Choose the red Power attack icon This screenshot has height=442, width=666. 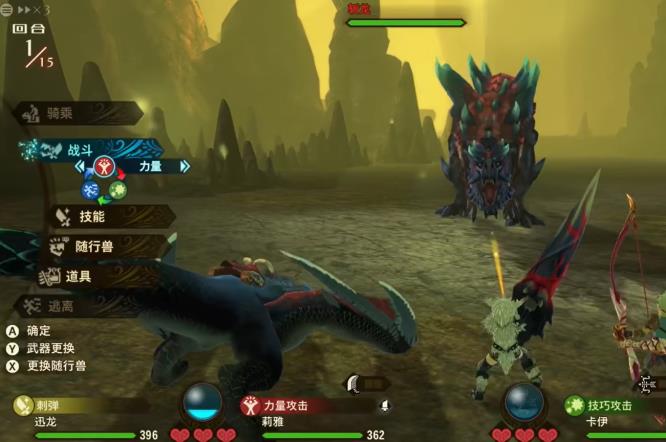[x=103, y=166]
